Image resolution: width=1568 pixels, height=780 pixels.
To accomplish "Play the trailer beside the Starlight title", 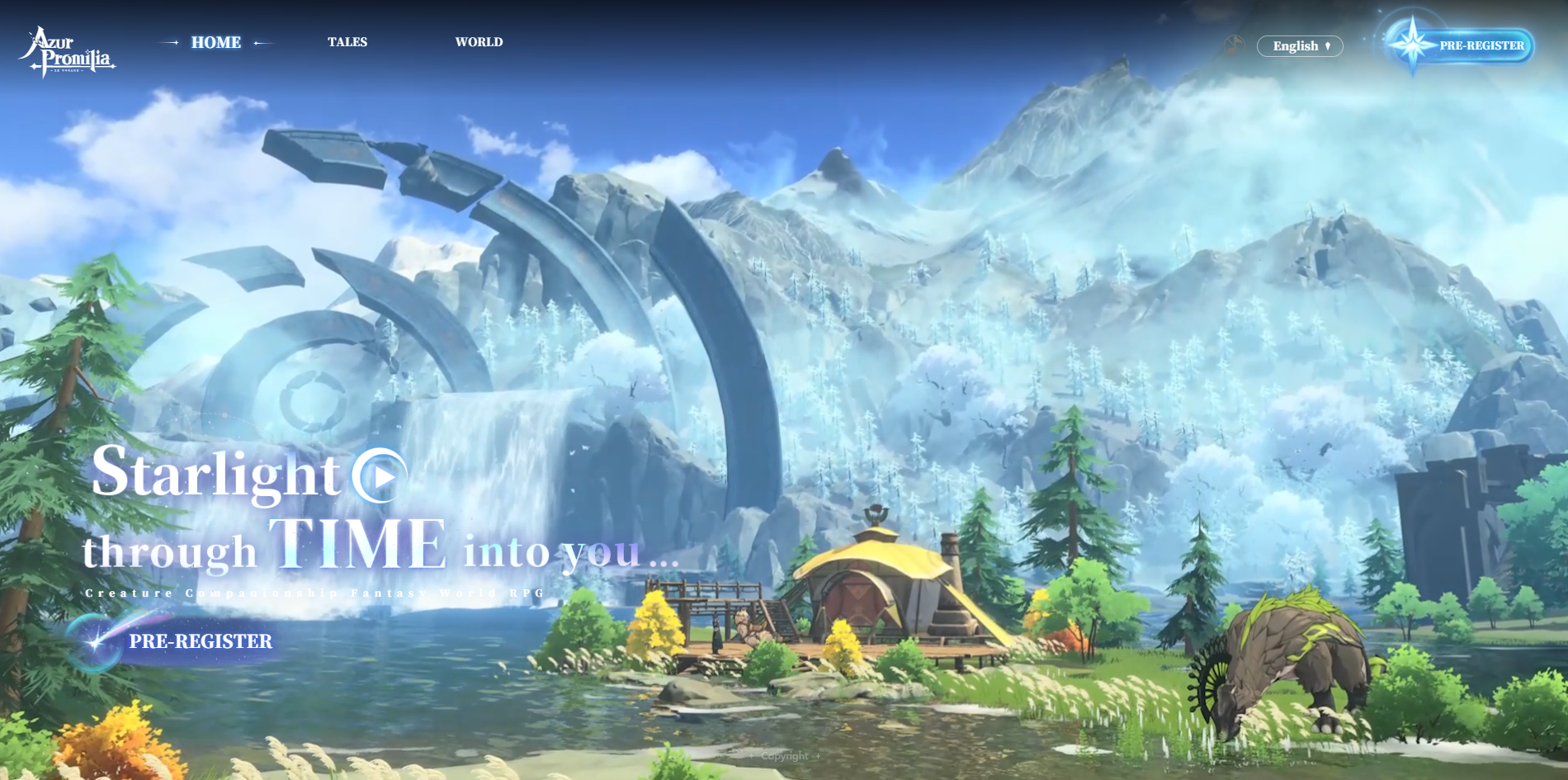I will coord(380,475).
